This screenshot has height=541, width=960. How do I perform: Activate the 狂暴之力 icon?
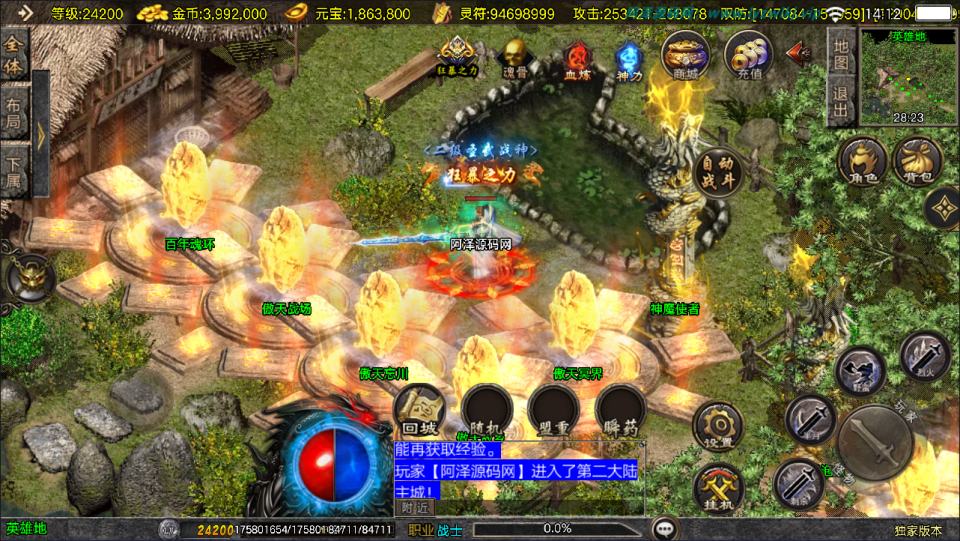pos(456,56)
